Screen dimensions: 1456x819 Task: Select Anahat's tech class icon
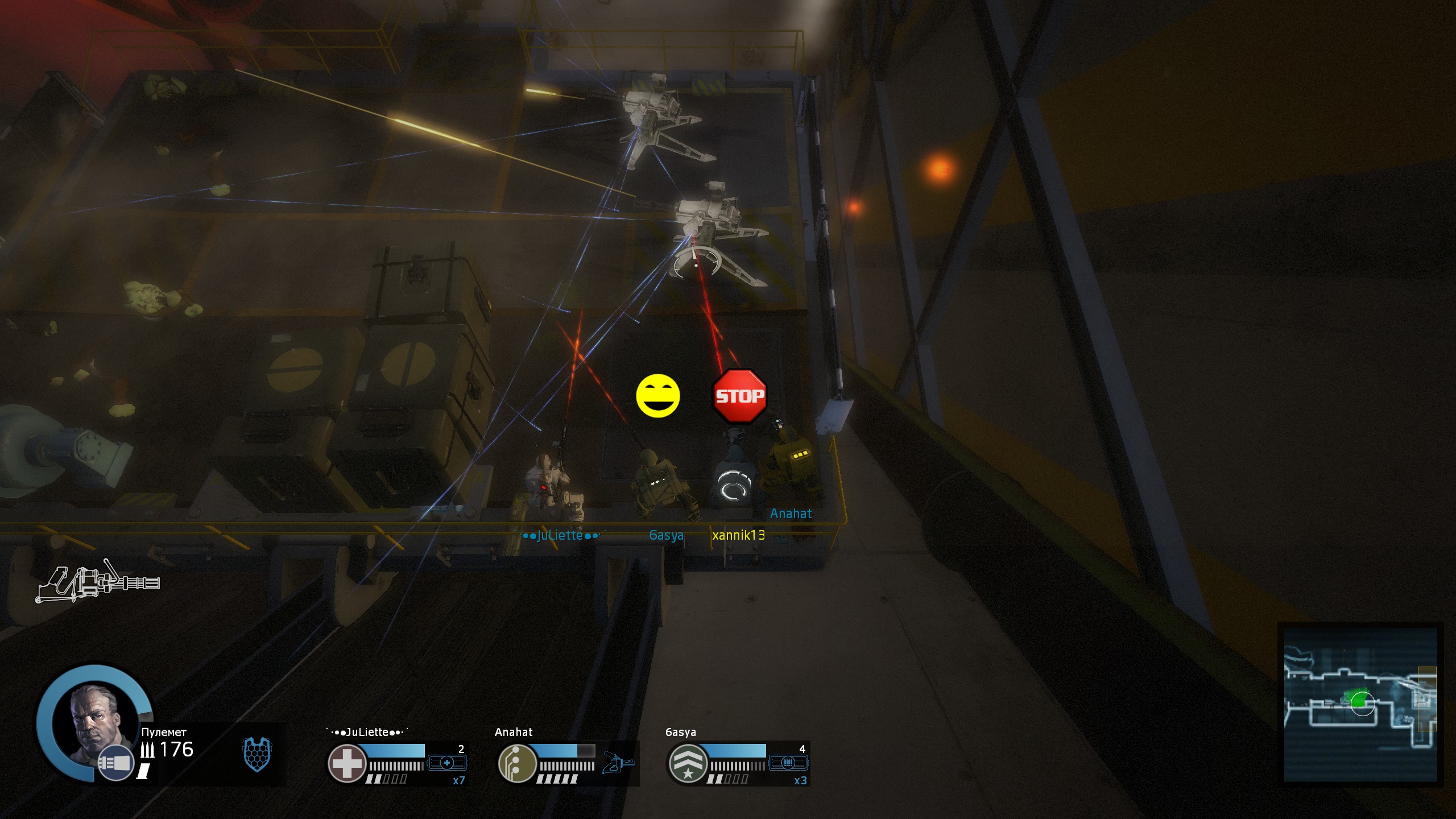click(x=517, y=763)
